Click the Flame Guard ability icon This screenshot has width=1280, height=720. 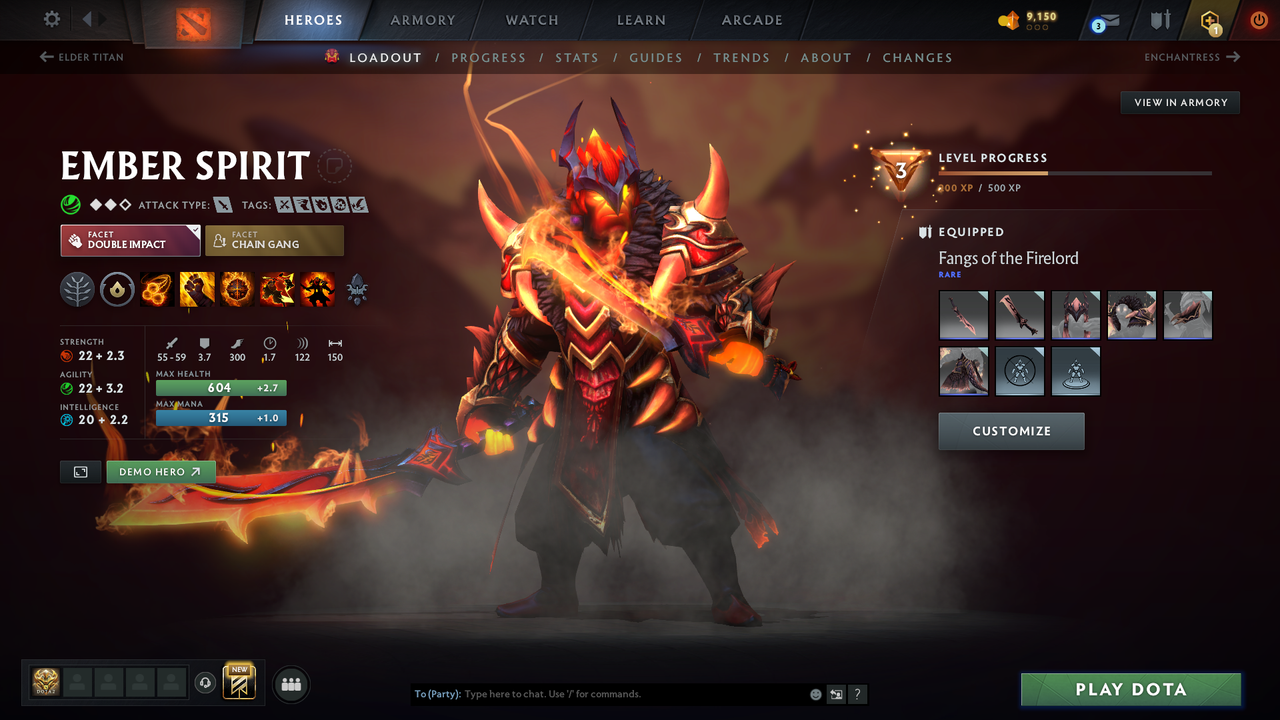pos(237,289)
